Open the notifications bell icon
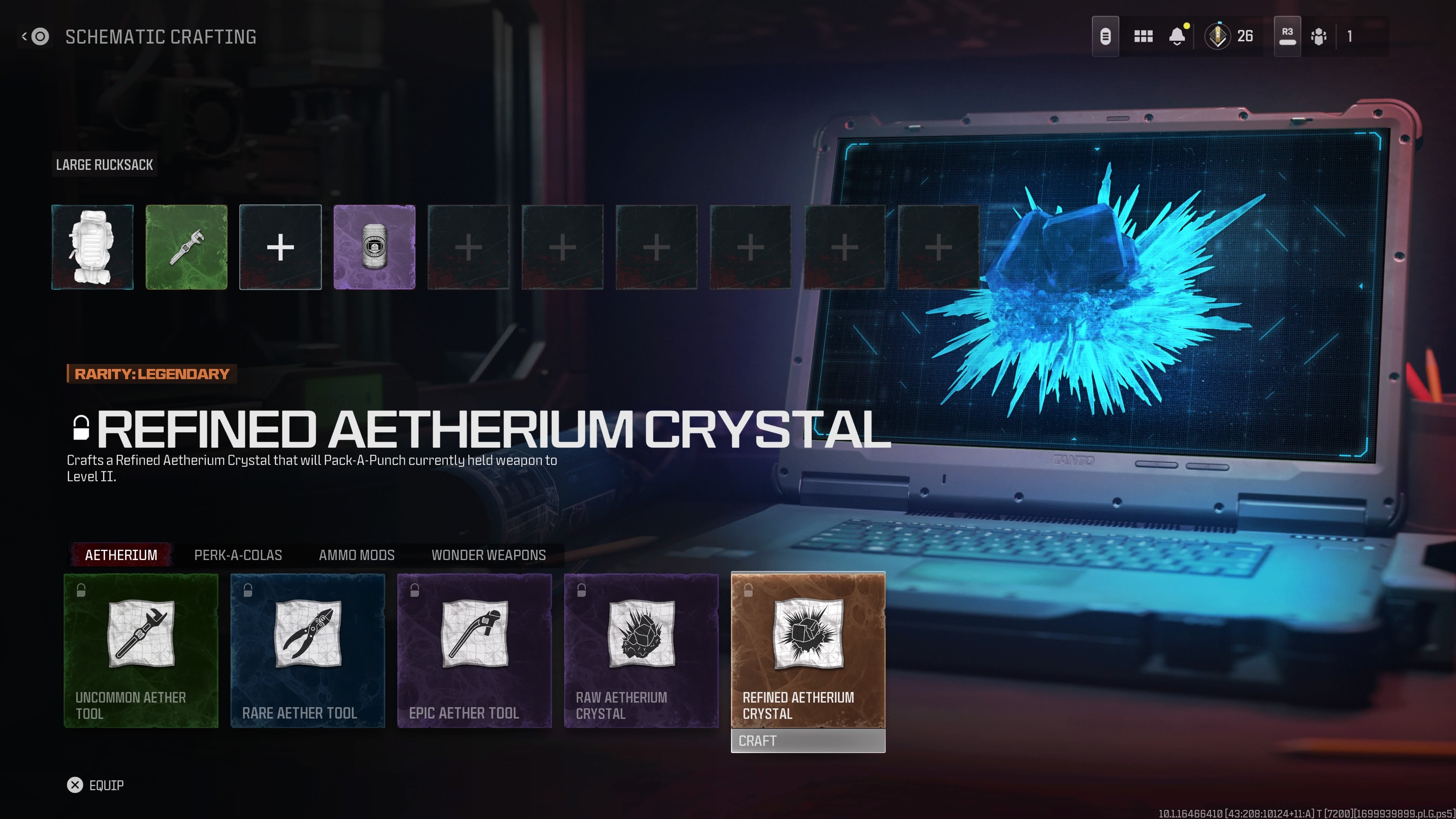 pyautogui.click(x=1177, y=36)
